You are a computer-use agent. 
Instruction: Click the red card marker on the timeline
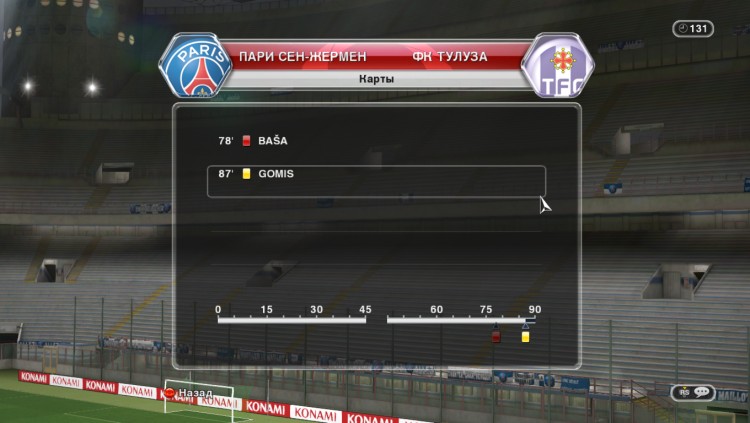click(x=495, y=337)
